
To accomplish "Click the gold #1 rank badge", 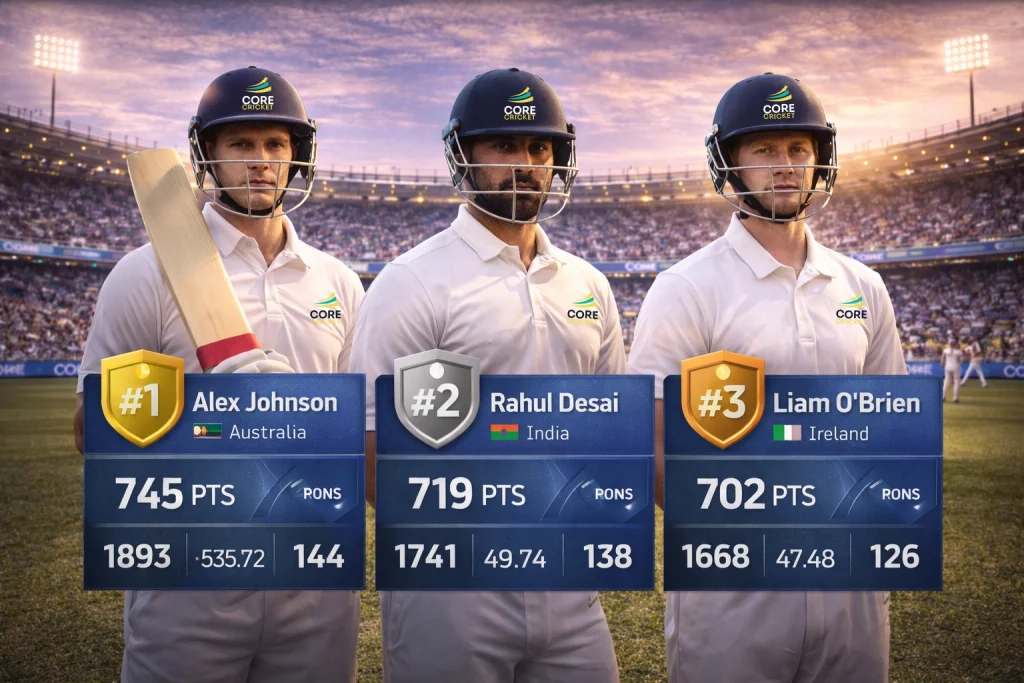I will click(x=142, y=397).
